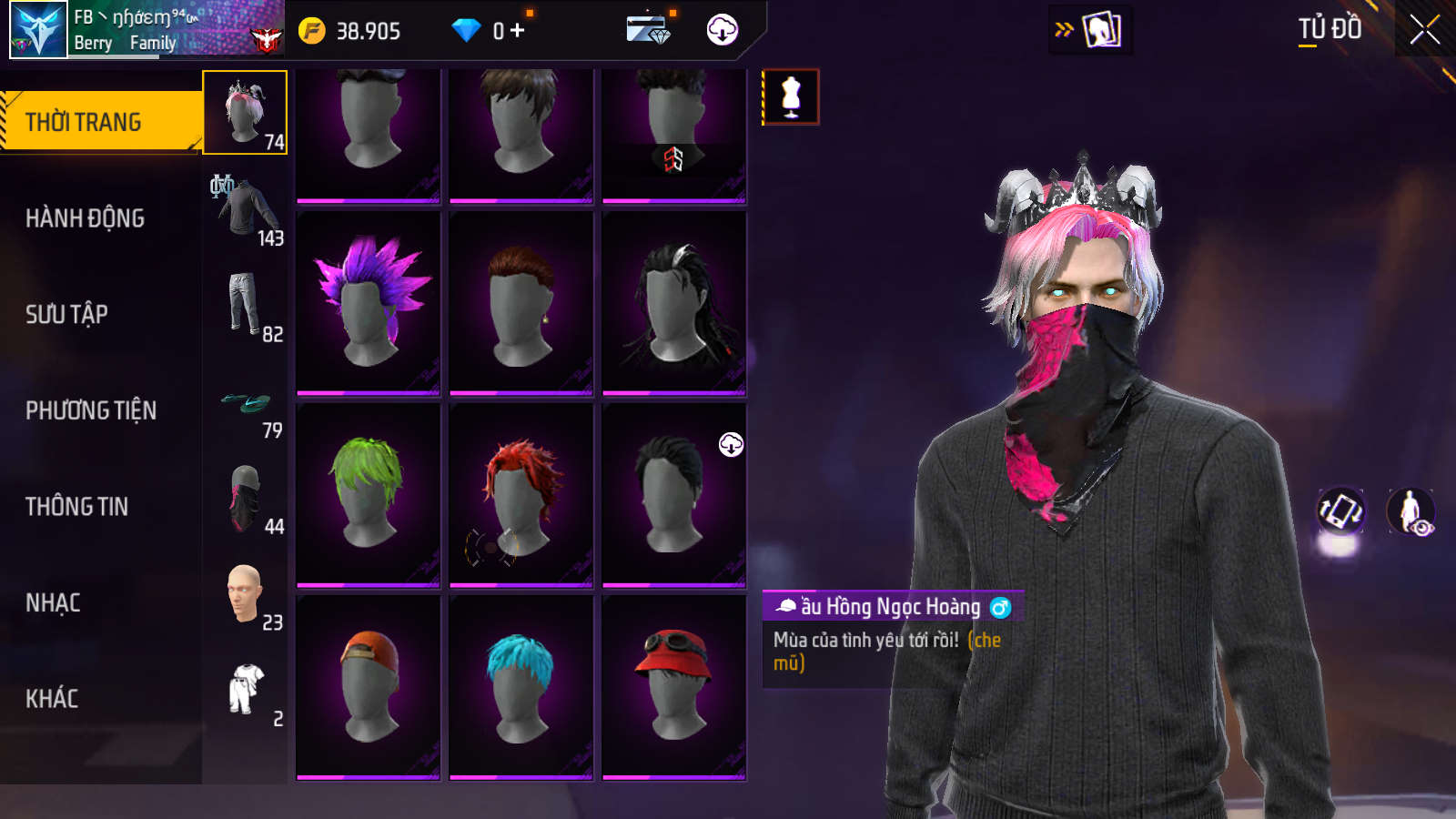
Task: Choose the spiky purple hairstyle
Action: tap(368, 303)
